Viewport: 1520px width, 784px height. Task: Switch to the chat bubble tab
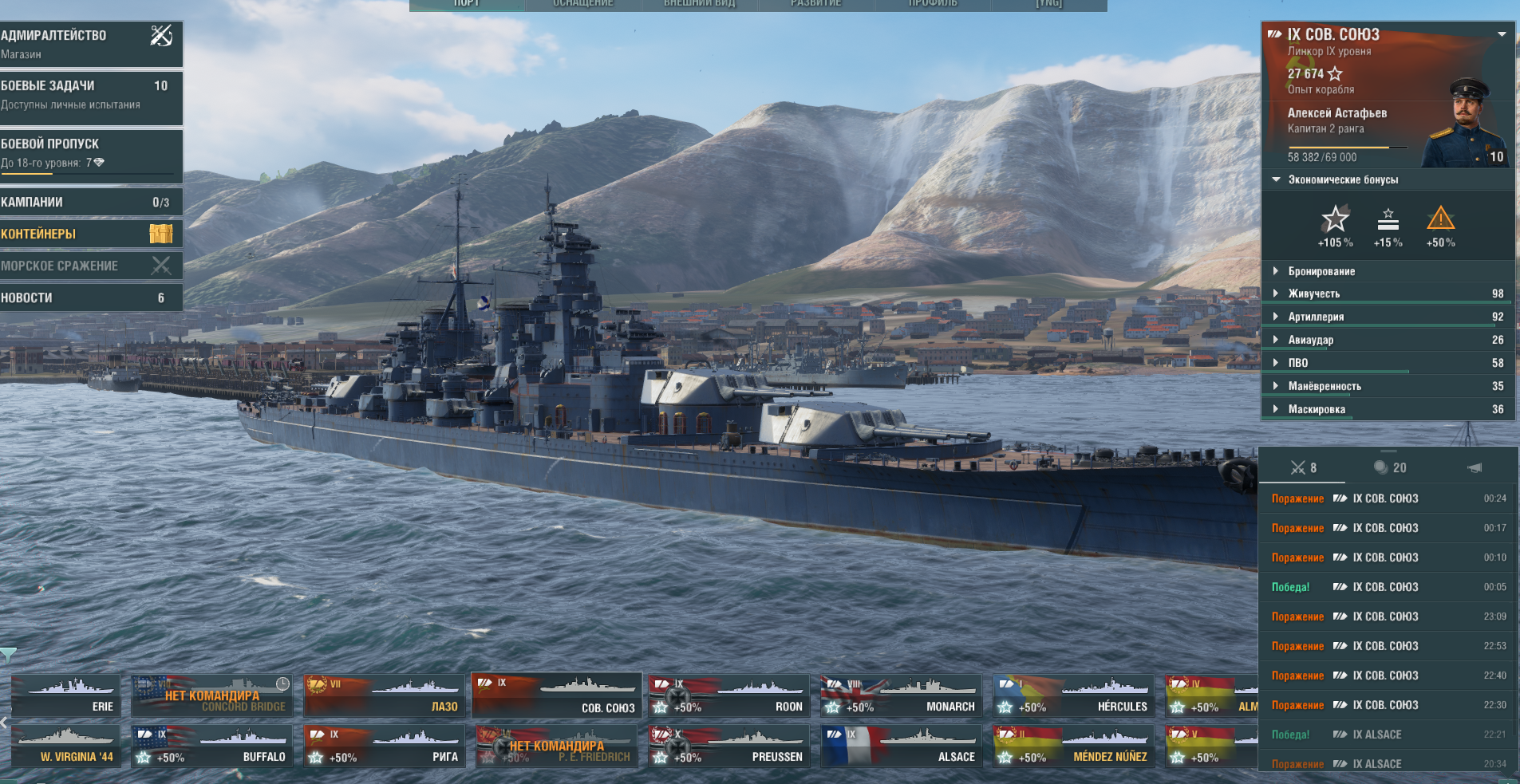1389,467
